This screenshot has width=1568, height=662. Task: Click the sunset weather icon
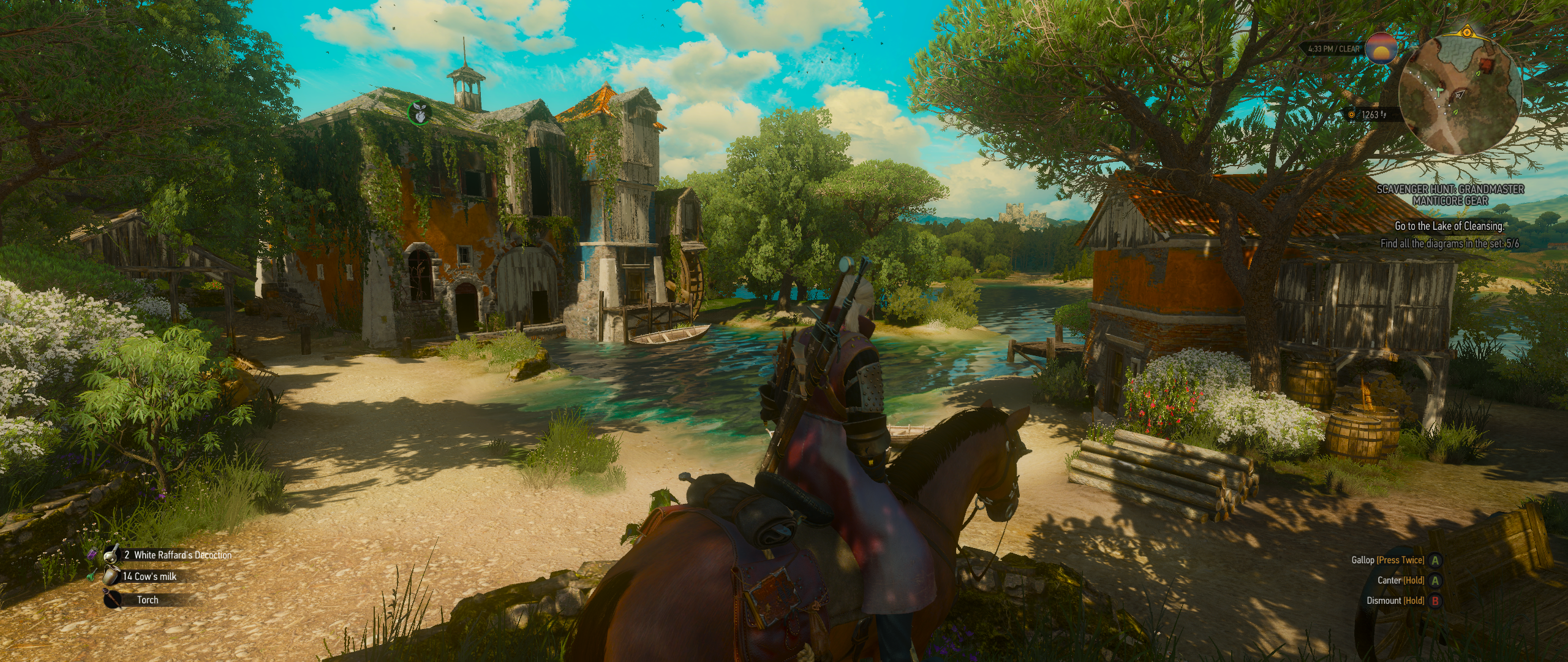coord(1381,48)
